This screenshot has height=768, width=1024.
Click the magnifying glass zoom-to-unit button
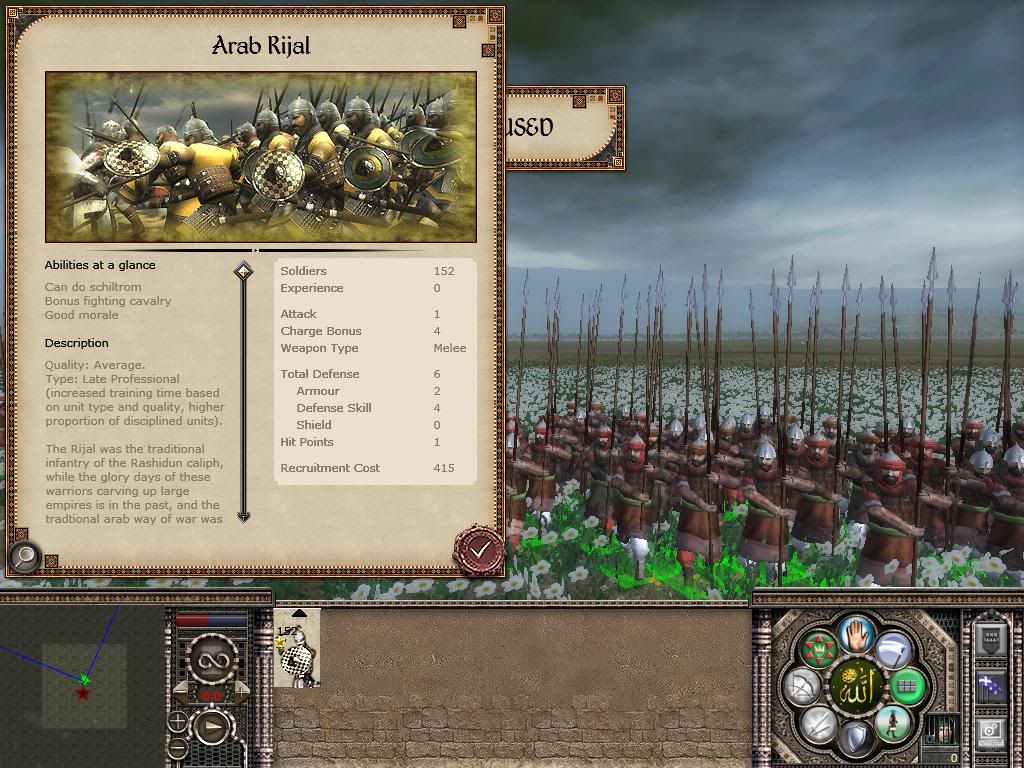point(24,556)
